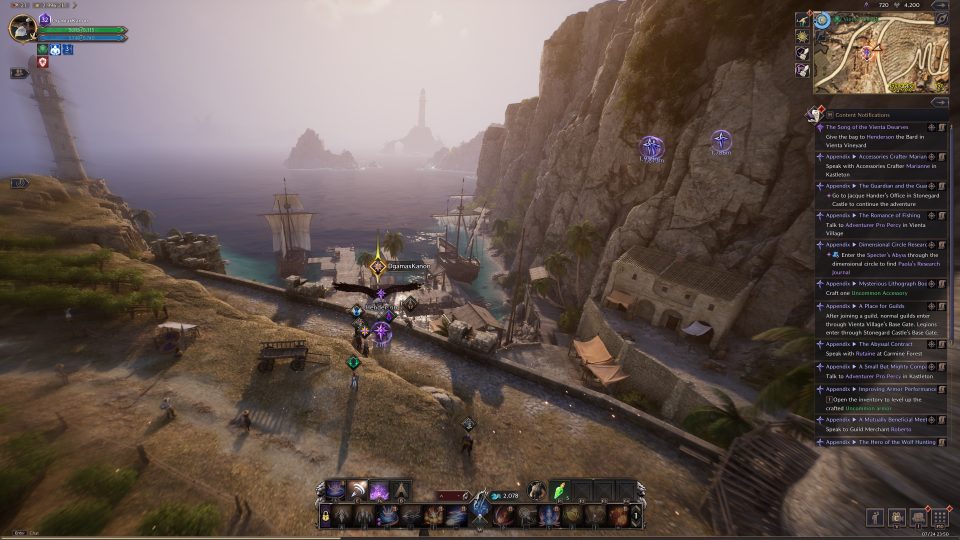Open the Romance of Fishing quest entry

(x=870, y=215)
